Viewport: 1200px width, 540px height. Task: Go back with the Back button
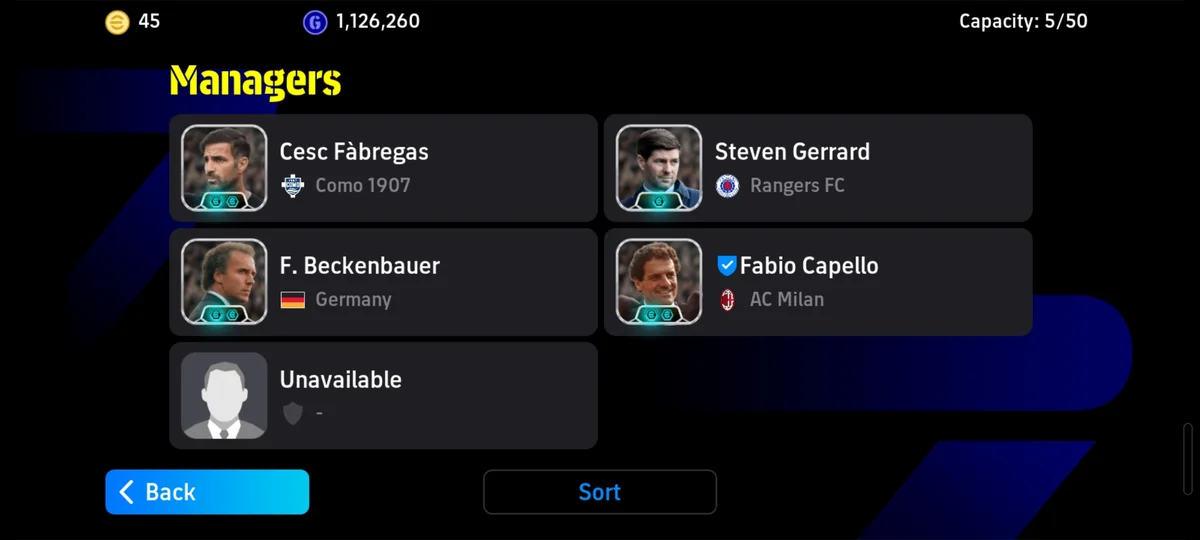207,492
